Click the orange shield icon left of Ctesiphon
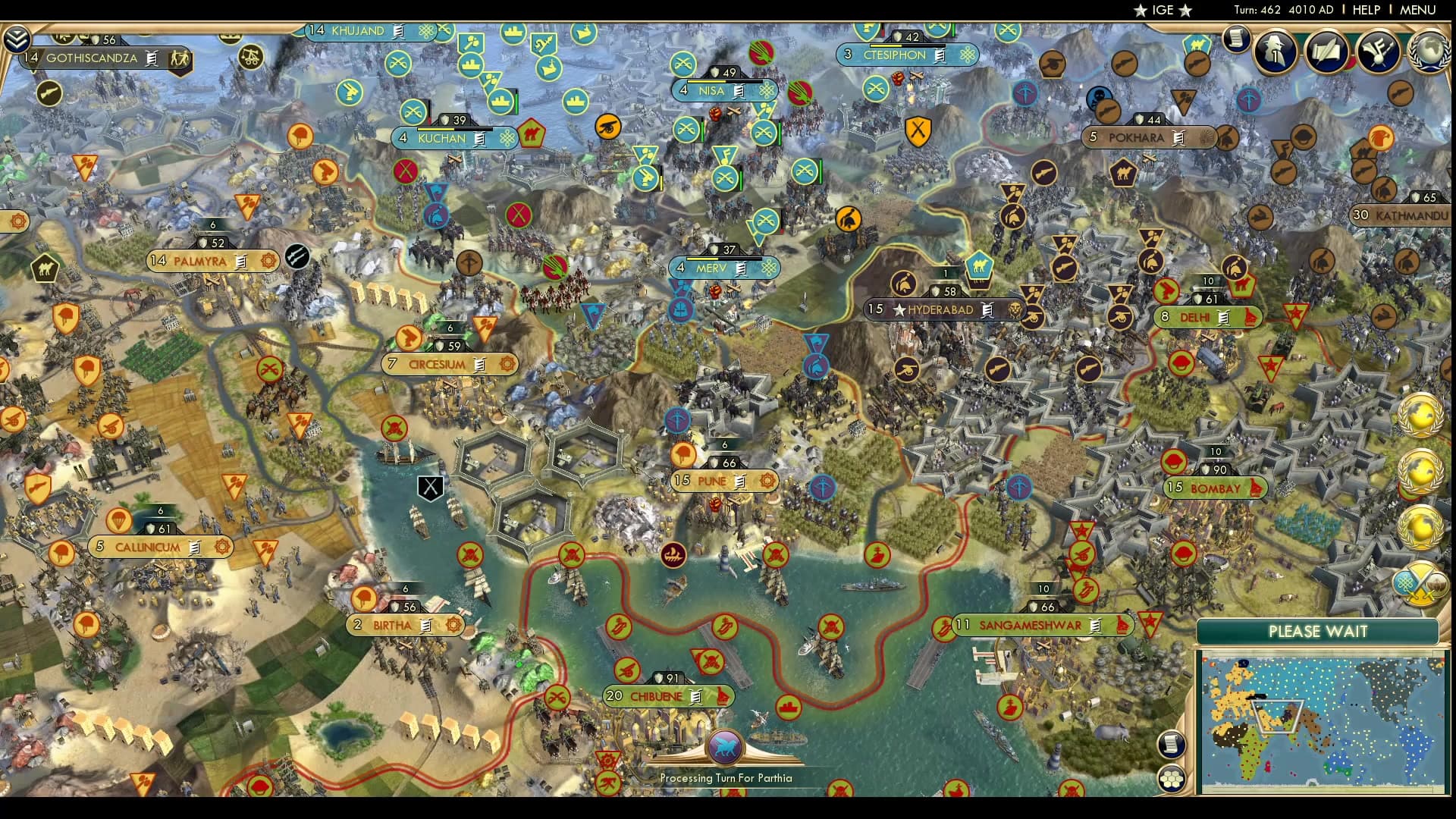 click(x=919, y=133)
